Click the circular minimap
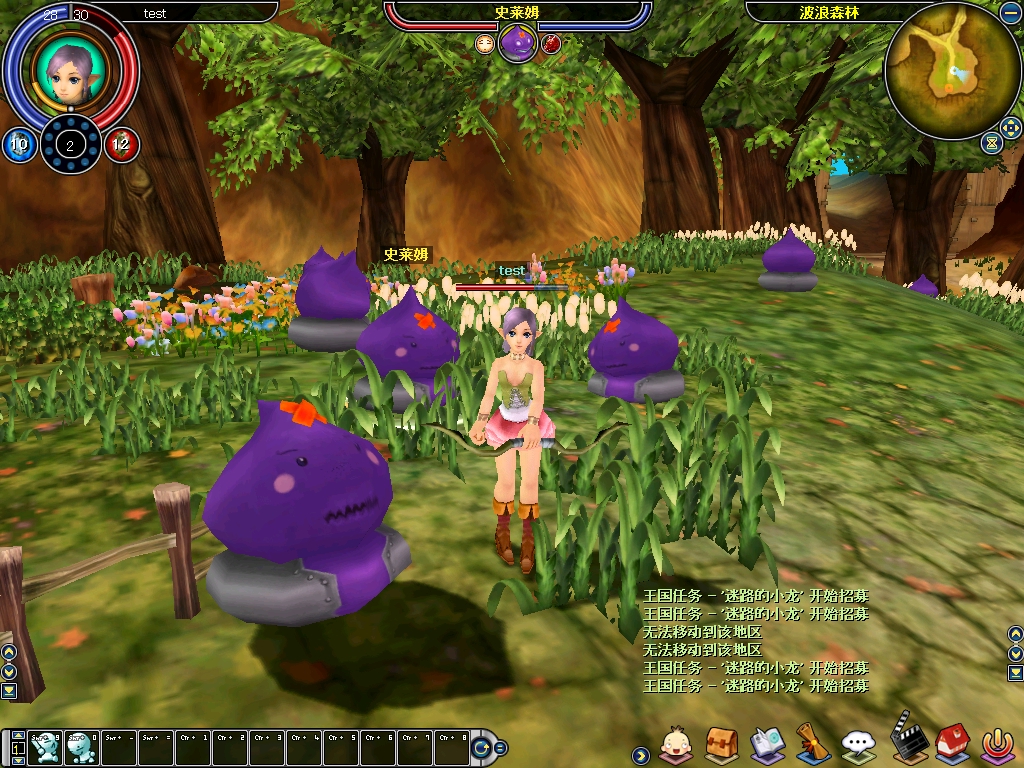Screen dimensions: 1024x768 [x=950, y=69]
